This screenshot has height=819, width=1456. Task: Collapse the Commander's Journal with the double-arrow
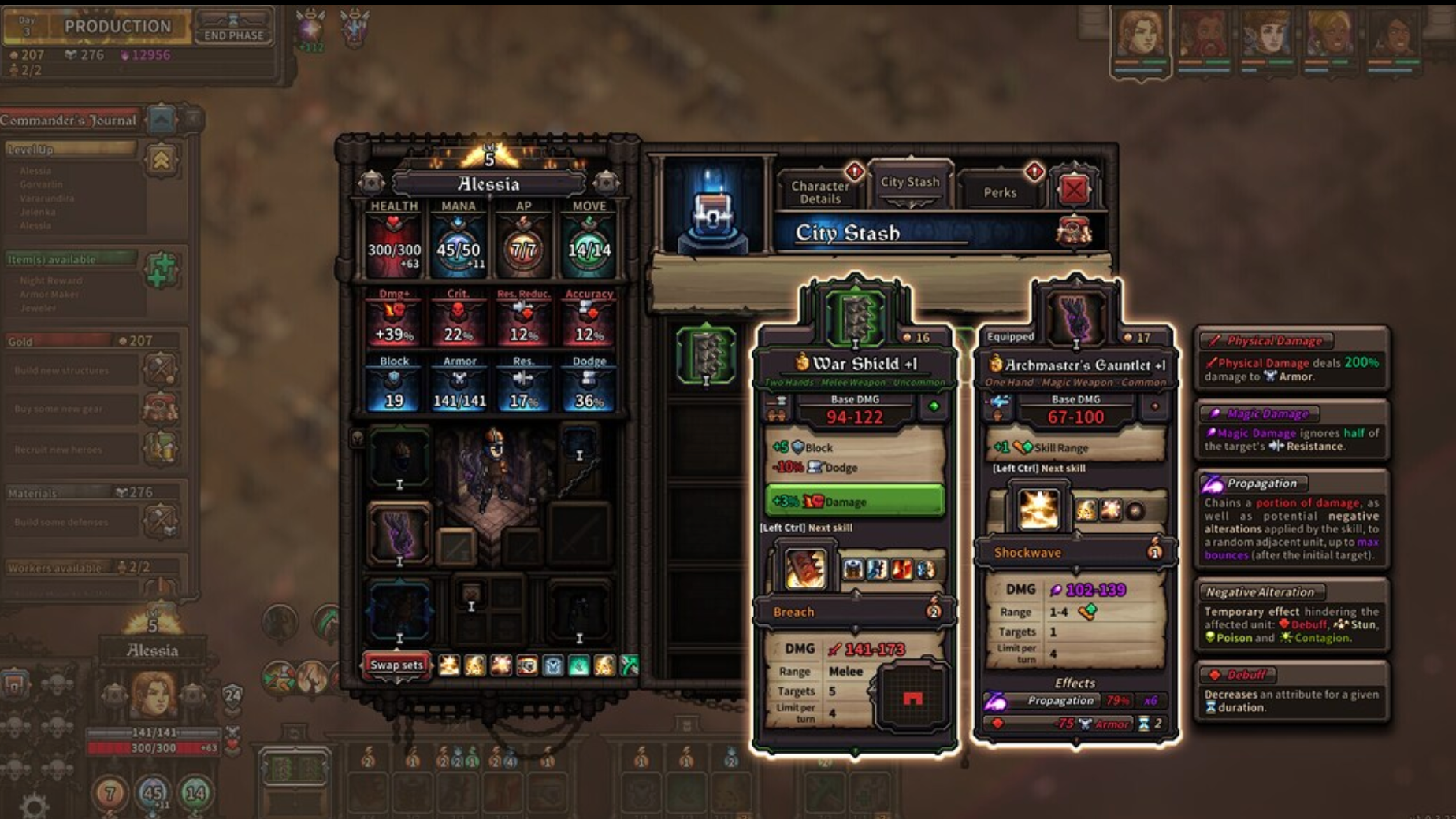click(x=162, y=118)
